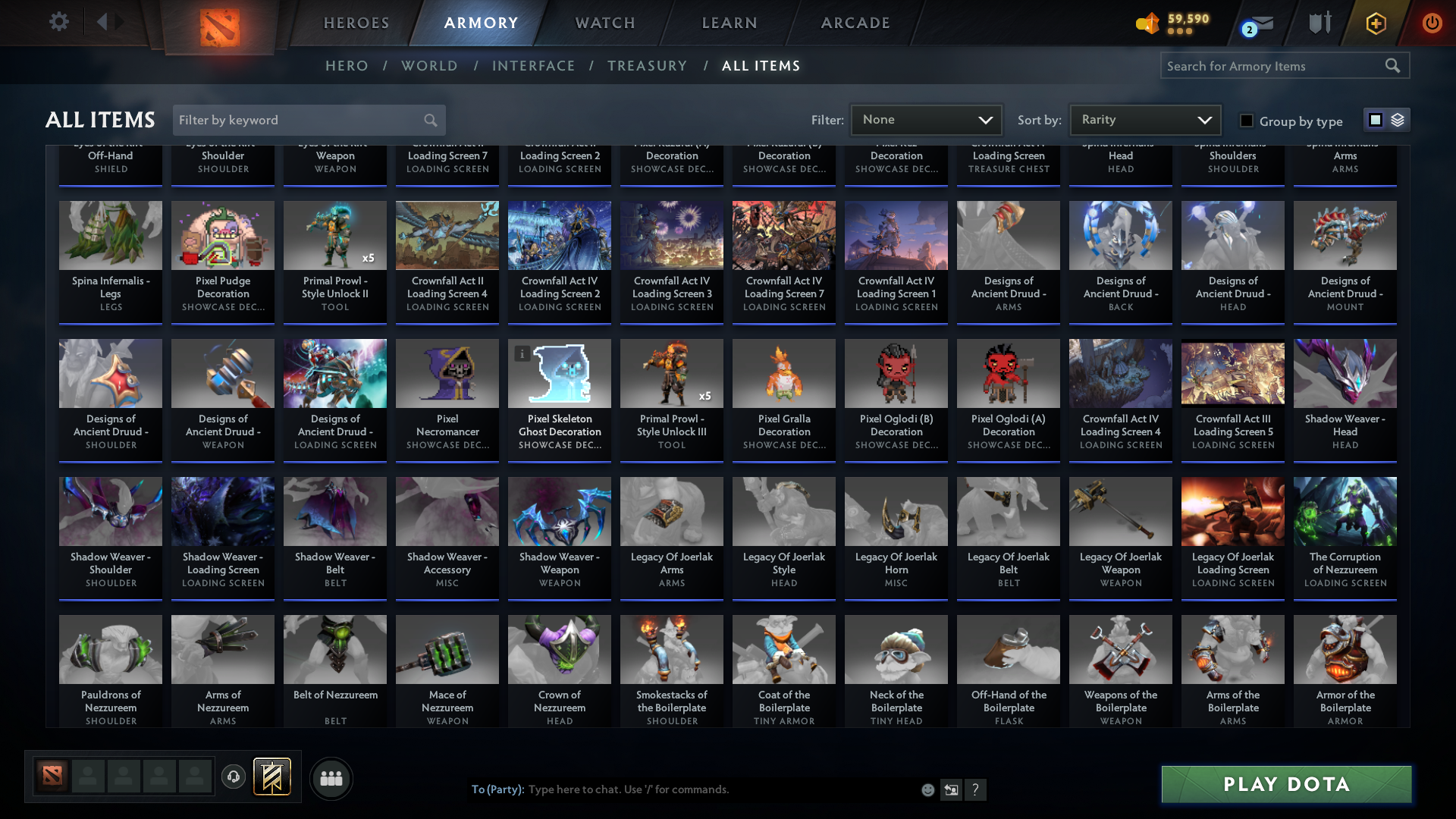Image resolution: width=1456 pixels, height=819 pixels.
Task: Enable the Group by type checkbox
Action: click(1246, 120)
